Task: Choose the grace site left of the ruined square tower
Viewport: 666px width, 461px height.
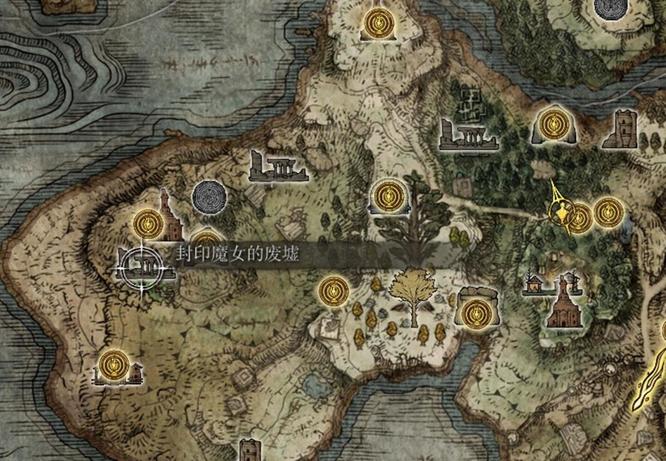Action: tap(551, 124)
